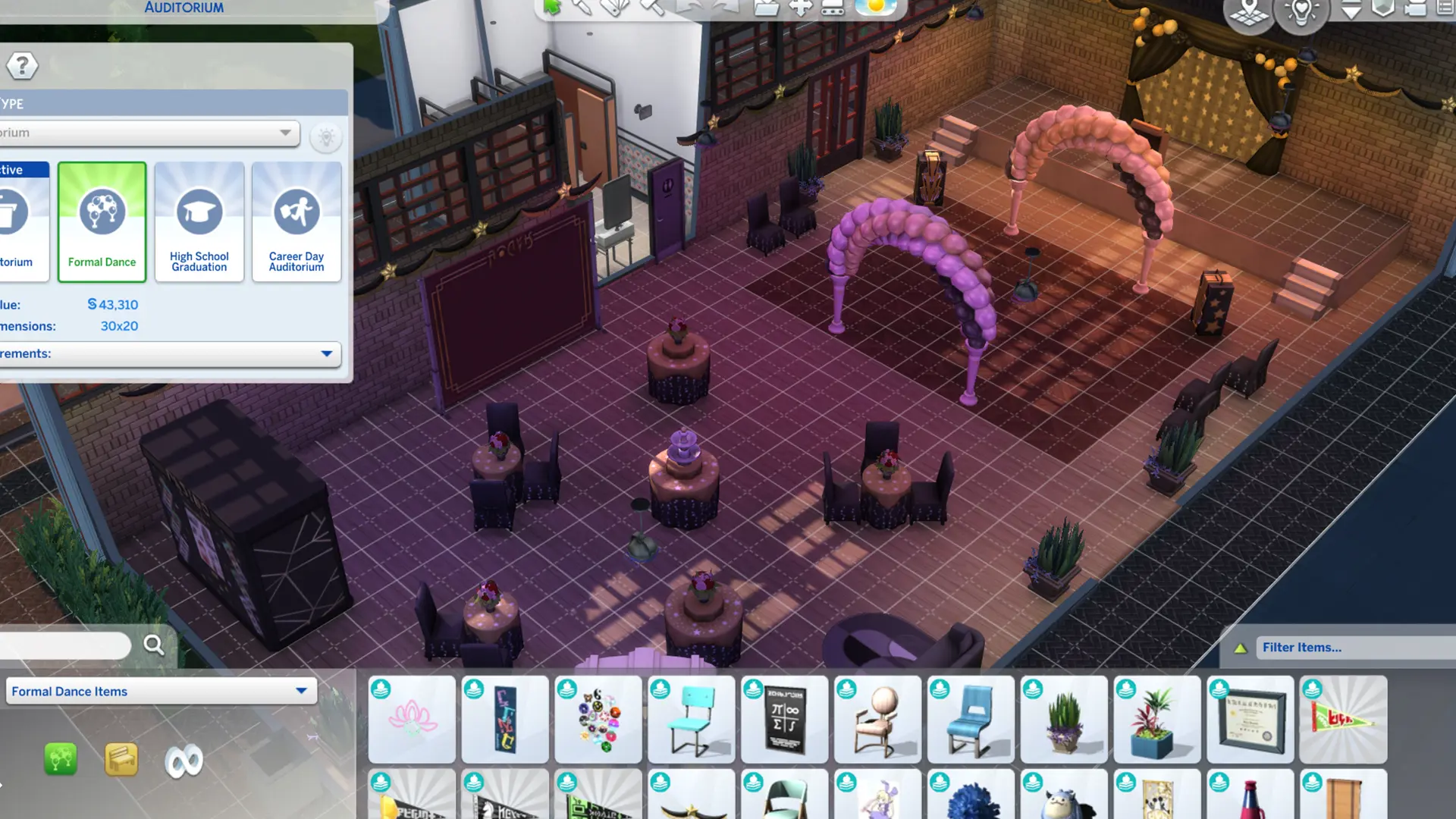This screenshot has width=1456, height=819.
Task: Toggle the infinity filter in the catalog
Action: [184, 759]
